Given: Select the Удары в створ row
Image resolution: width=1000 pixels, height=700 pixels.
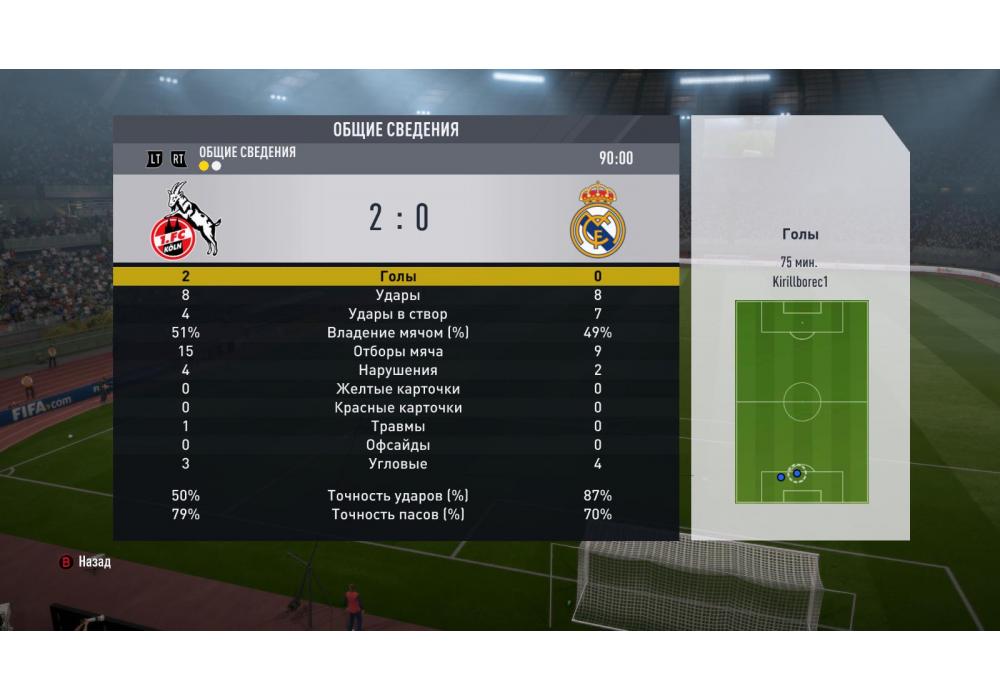Looking at the screenshot, I should coord(397,314).
